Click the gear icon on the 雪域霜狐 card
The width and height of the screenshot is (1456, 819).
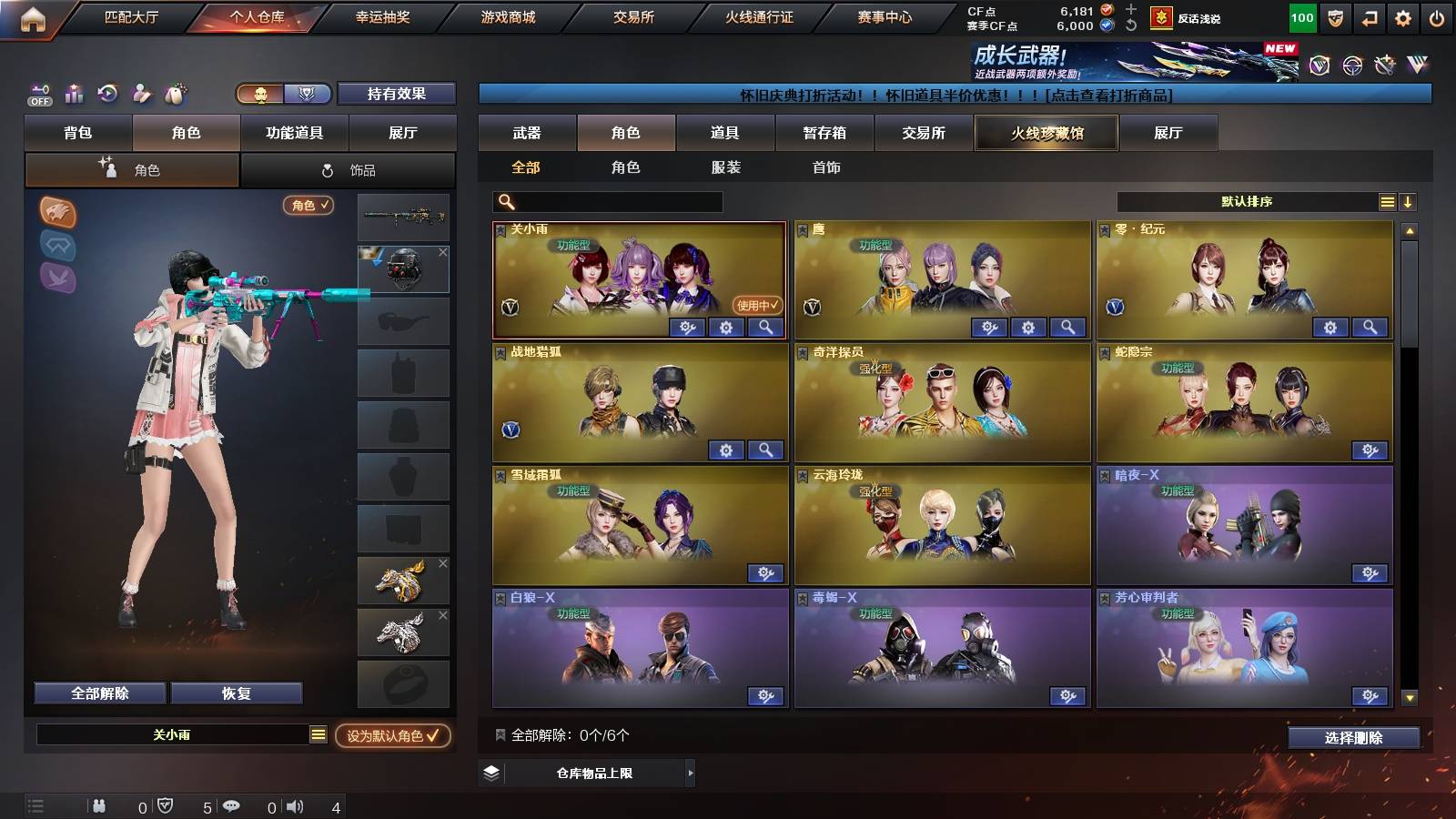tap(767, 572)
